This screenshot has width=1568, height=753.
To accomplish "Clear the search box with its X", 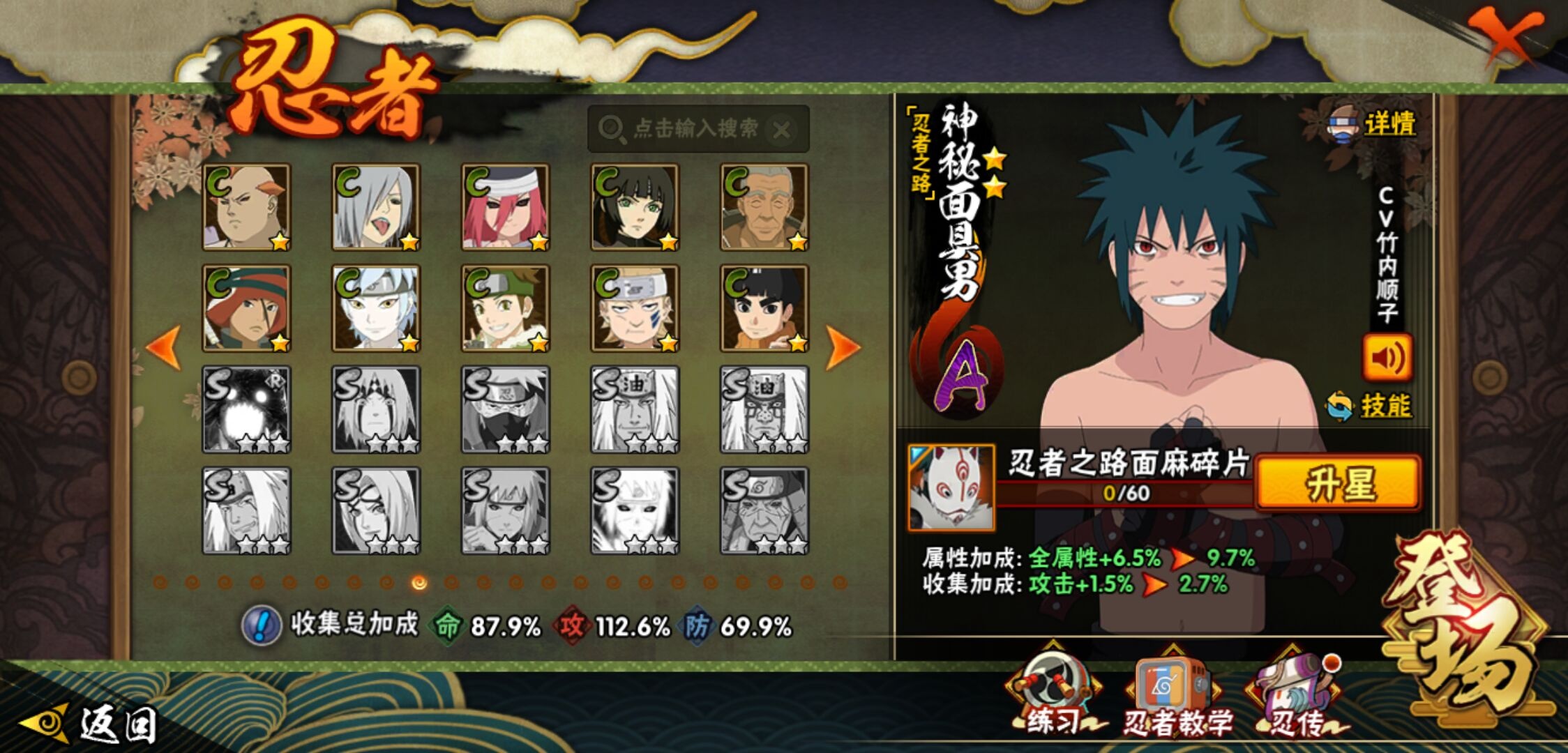I will (x=782, y=130).
